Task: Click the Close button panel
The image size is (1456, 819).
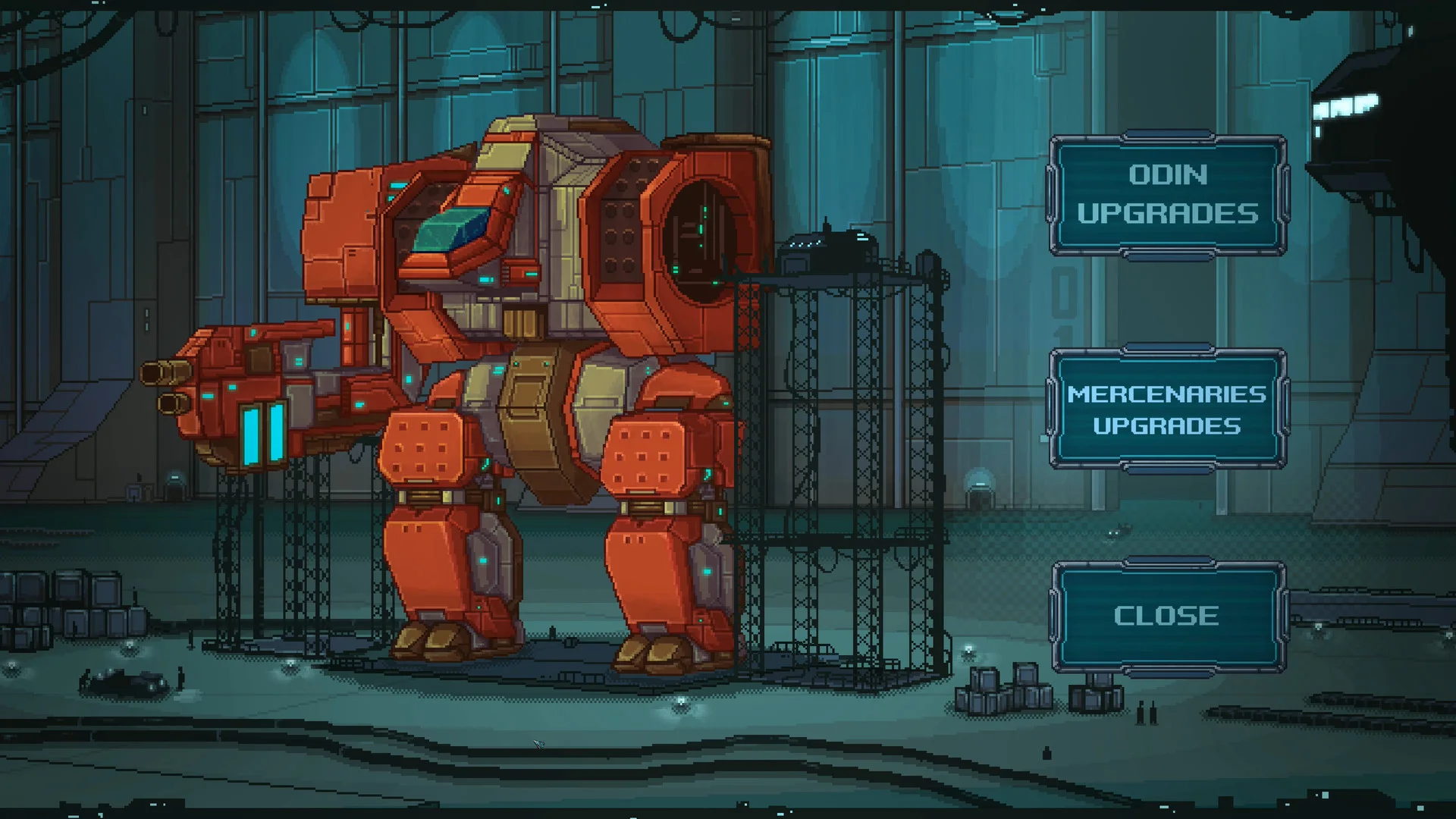Action: click(x=1168, y=616)
